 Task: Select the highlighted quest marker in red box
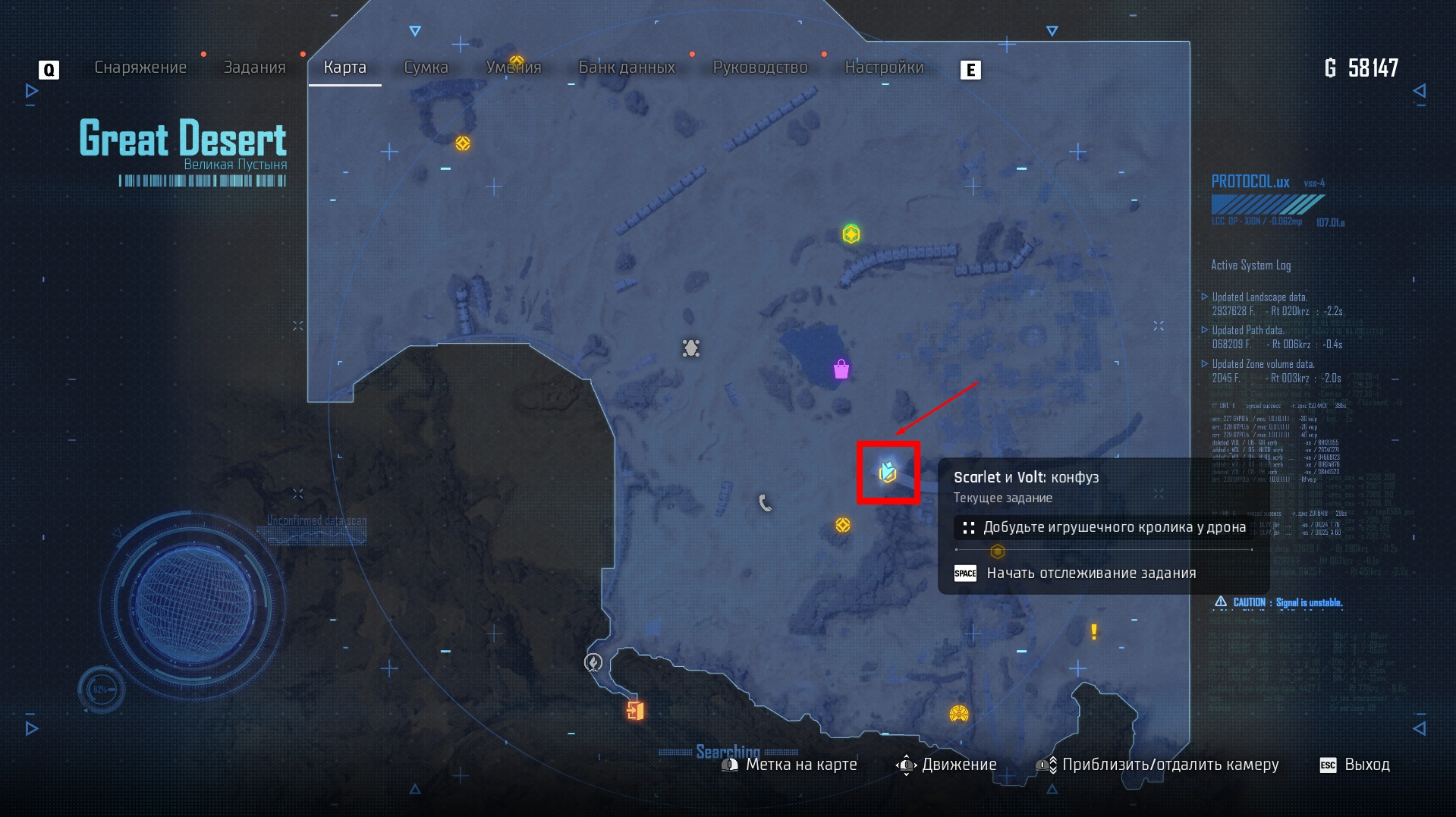pyautogui.click(x=888, y=473)
